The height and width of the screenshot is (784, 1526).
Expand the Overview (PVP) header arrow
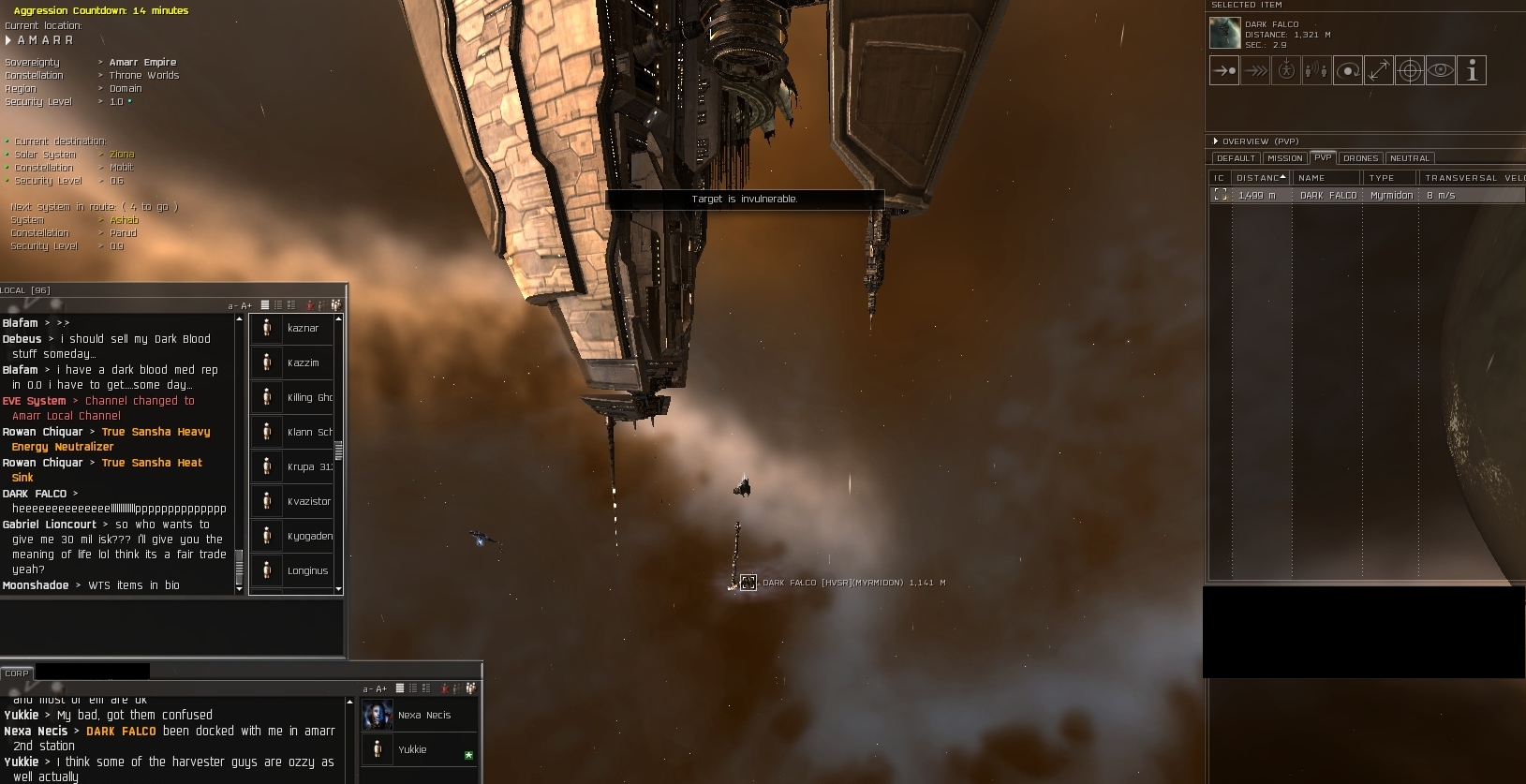click(1216, 141)
